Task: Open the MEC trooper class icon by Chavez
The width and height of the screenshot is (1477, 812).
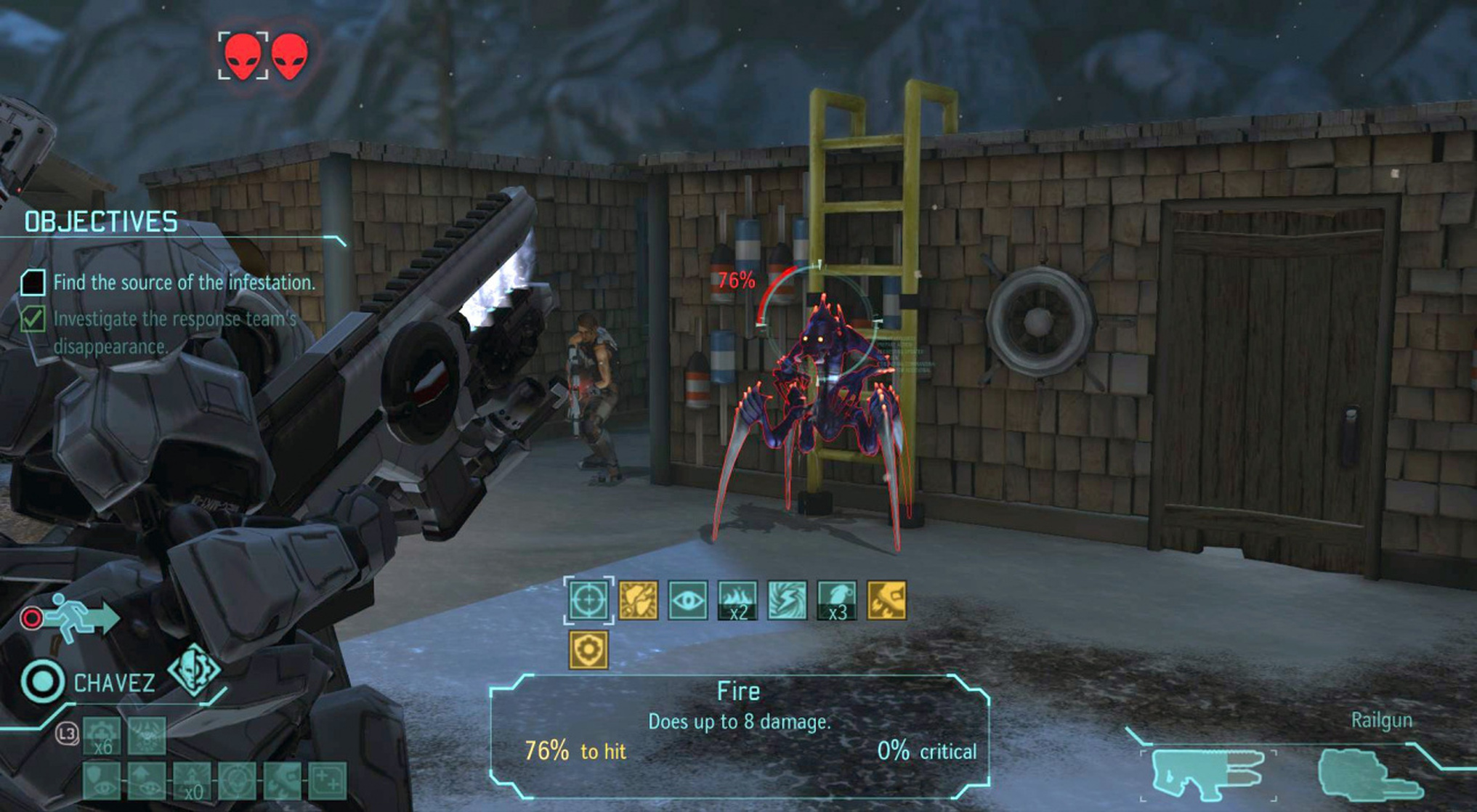Action: [x=194, y=669]
